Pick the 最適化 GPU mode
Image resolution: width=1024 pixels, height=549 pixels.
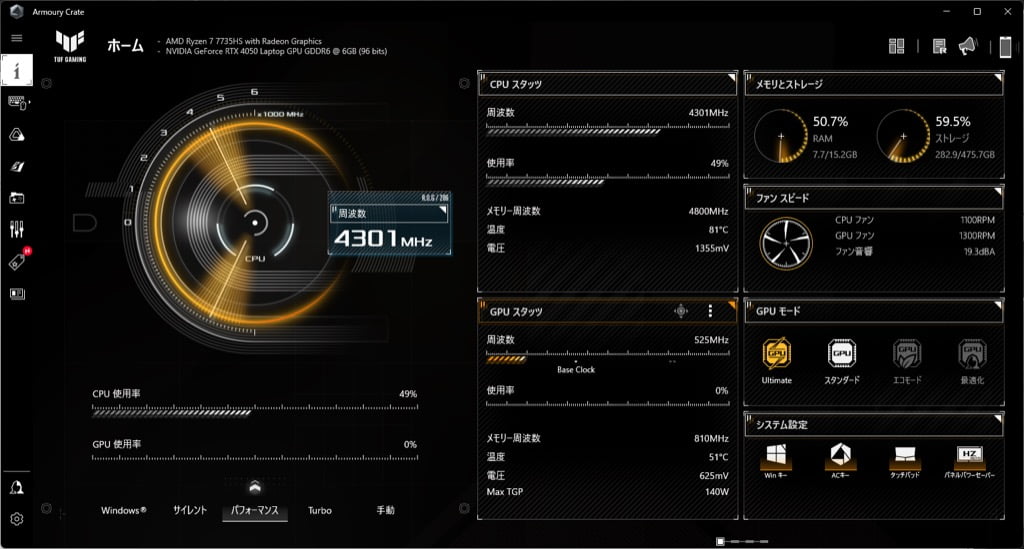click(x=972, y=355)
